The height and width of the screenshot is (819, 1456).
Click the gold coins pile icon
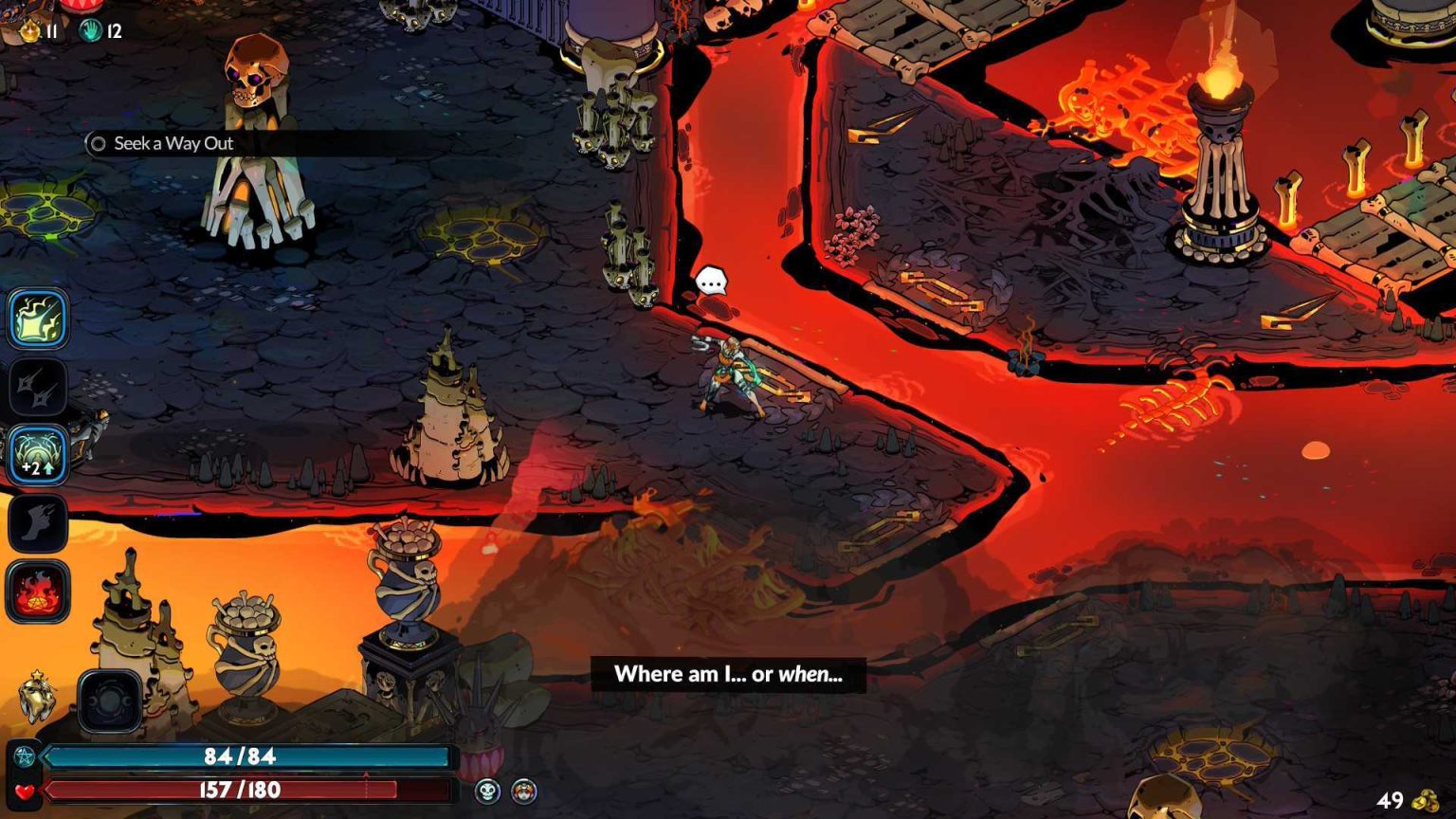[1426, 801]
